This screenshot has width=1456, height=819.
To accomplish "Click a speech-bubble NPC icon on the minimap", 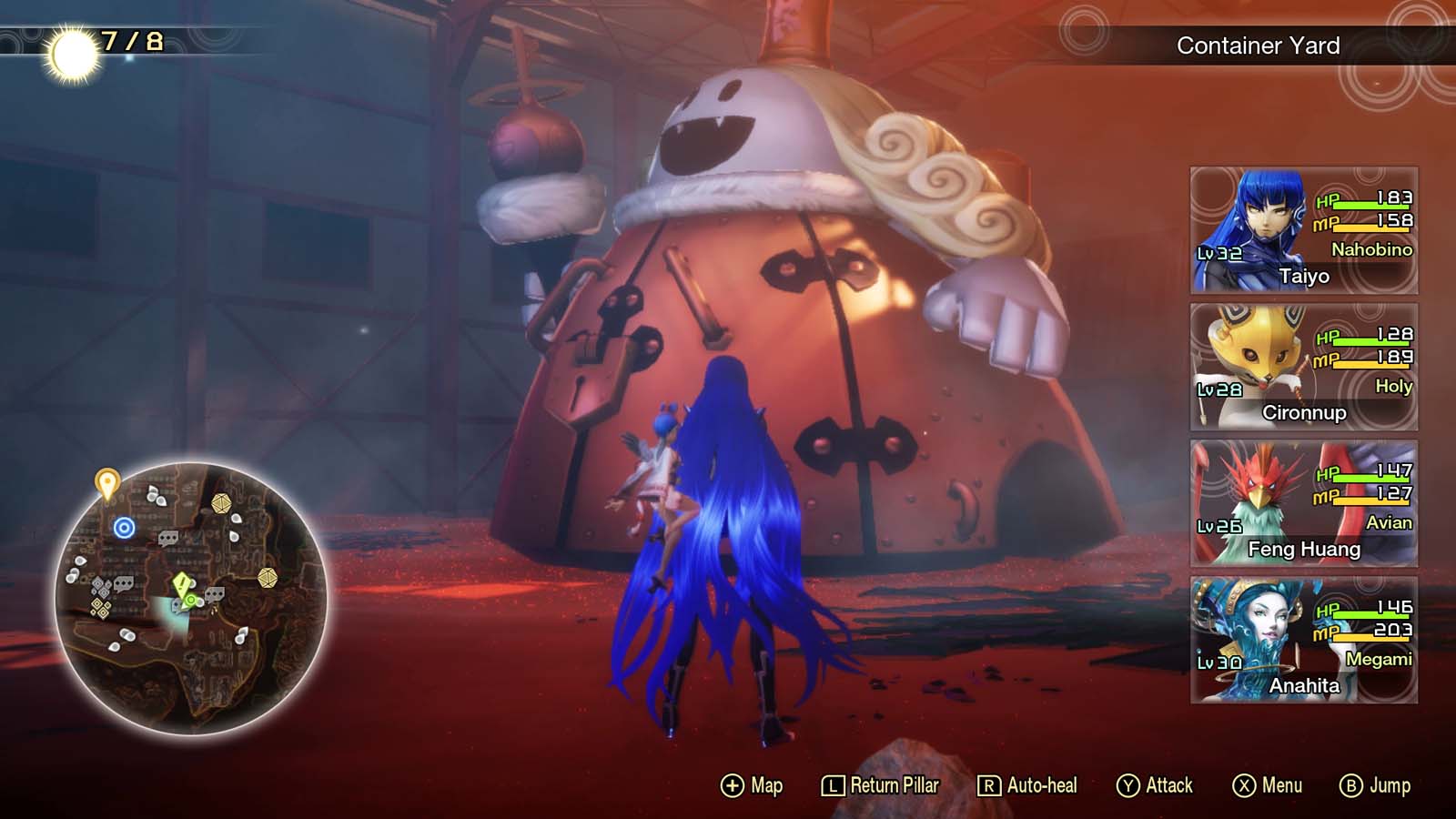I will (167, 537).
